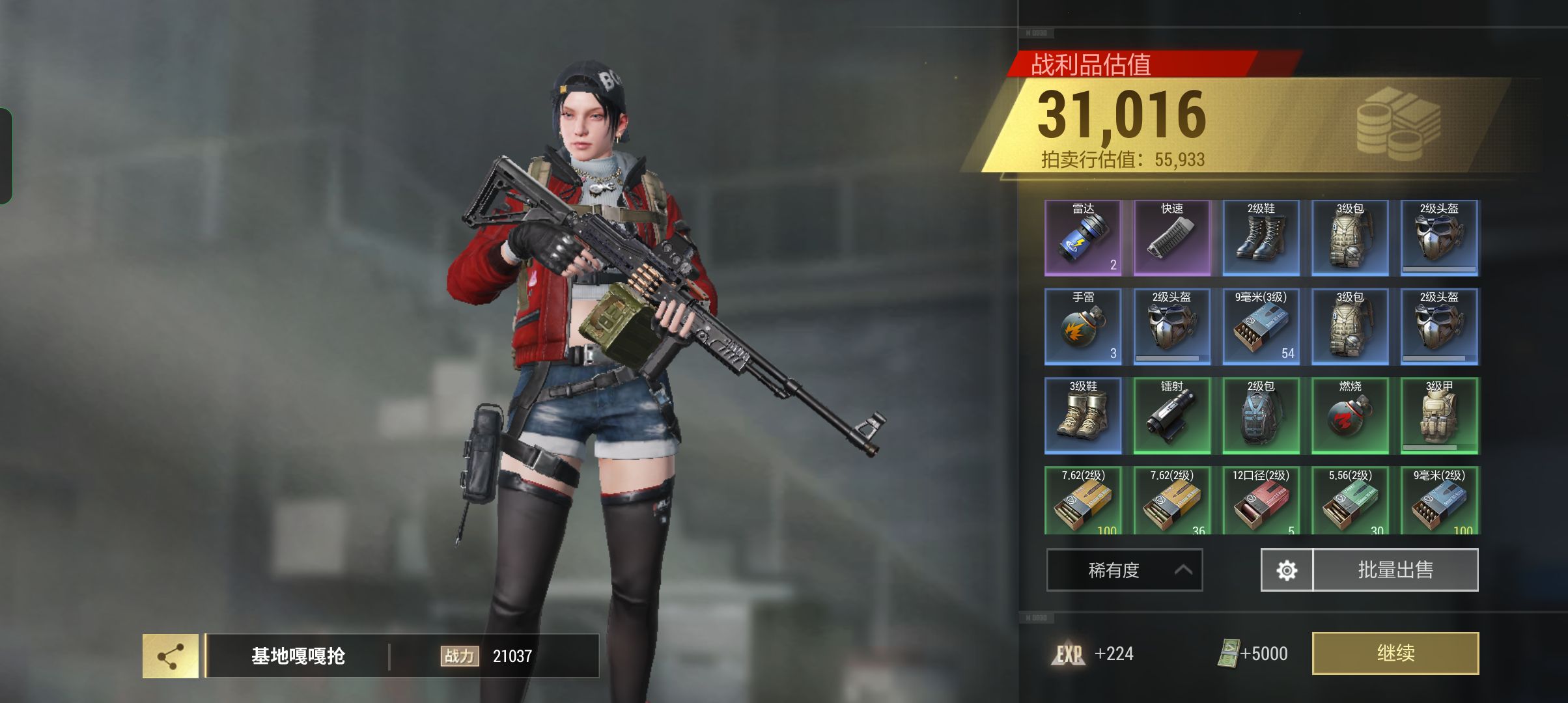
Task: Choose the 12口径(2级) shotgun shells slot
Action: click(x=1261, y=501)
